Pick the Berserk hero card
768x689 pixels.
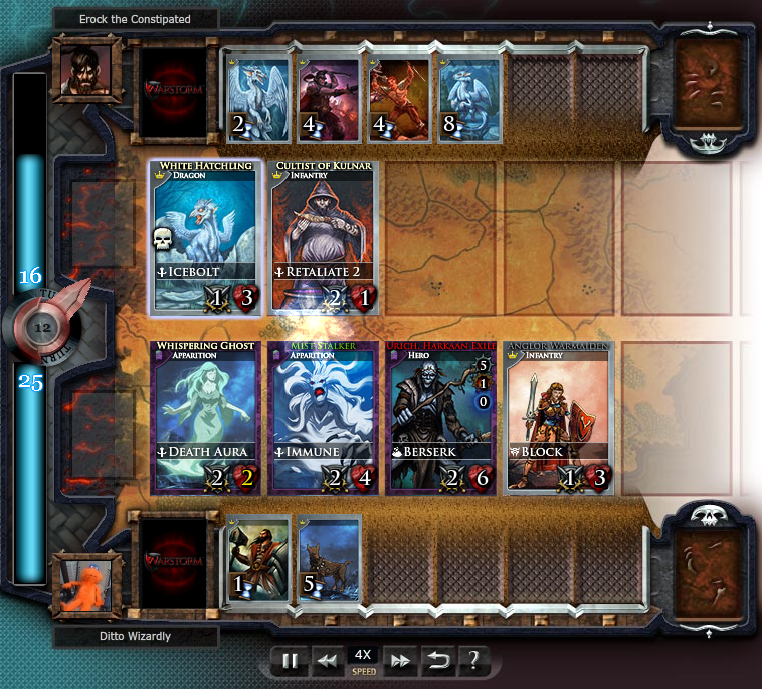click(440, 416)
